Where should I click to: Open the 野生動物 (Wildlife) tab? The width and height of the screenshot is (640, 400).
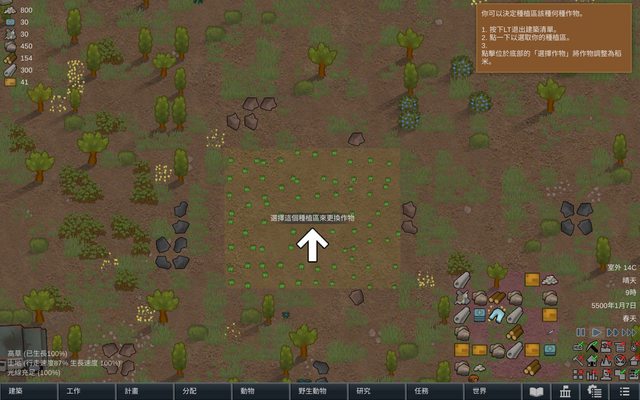305,391
